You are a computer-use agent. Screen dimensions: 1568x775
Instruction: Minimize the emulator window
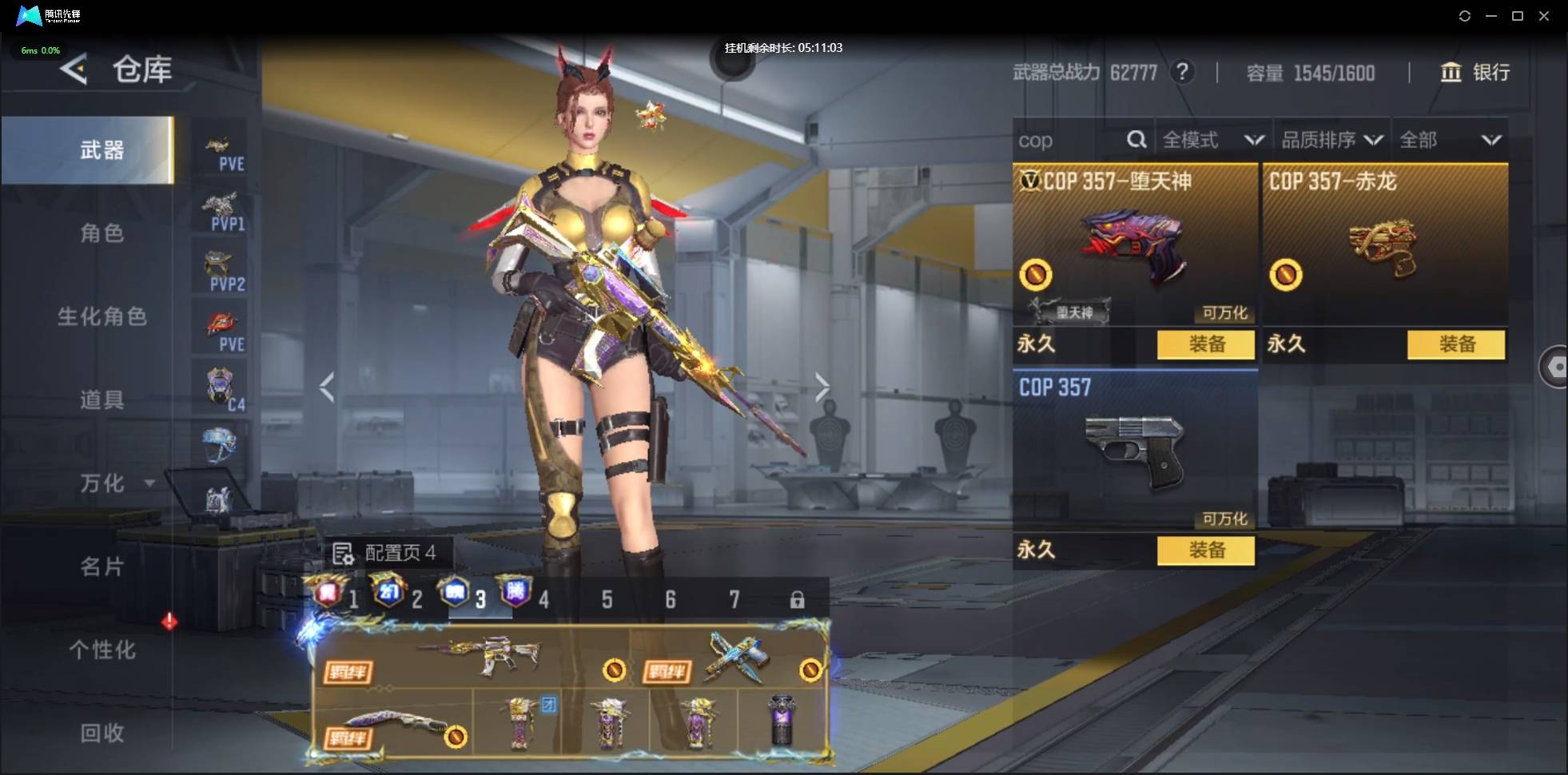click(x=1491, y=16)
